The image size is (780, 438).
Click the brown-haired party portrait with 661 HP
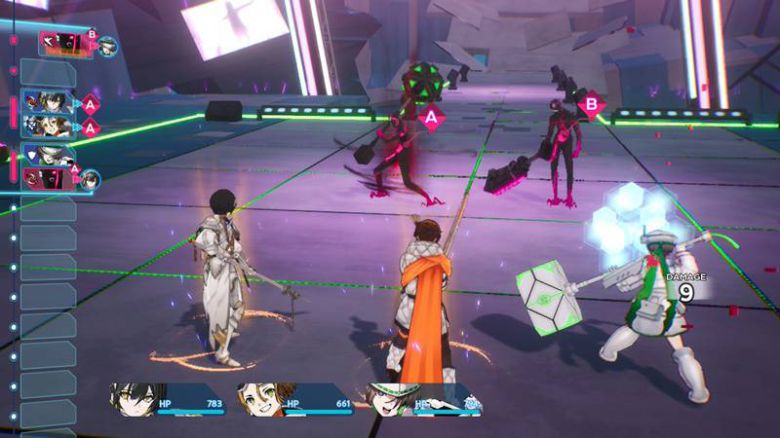tap(261, 400)
